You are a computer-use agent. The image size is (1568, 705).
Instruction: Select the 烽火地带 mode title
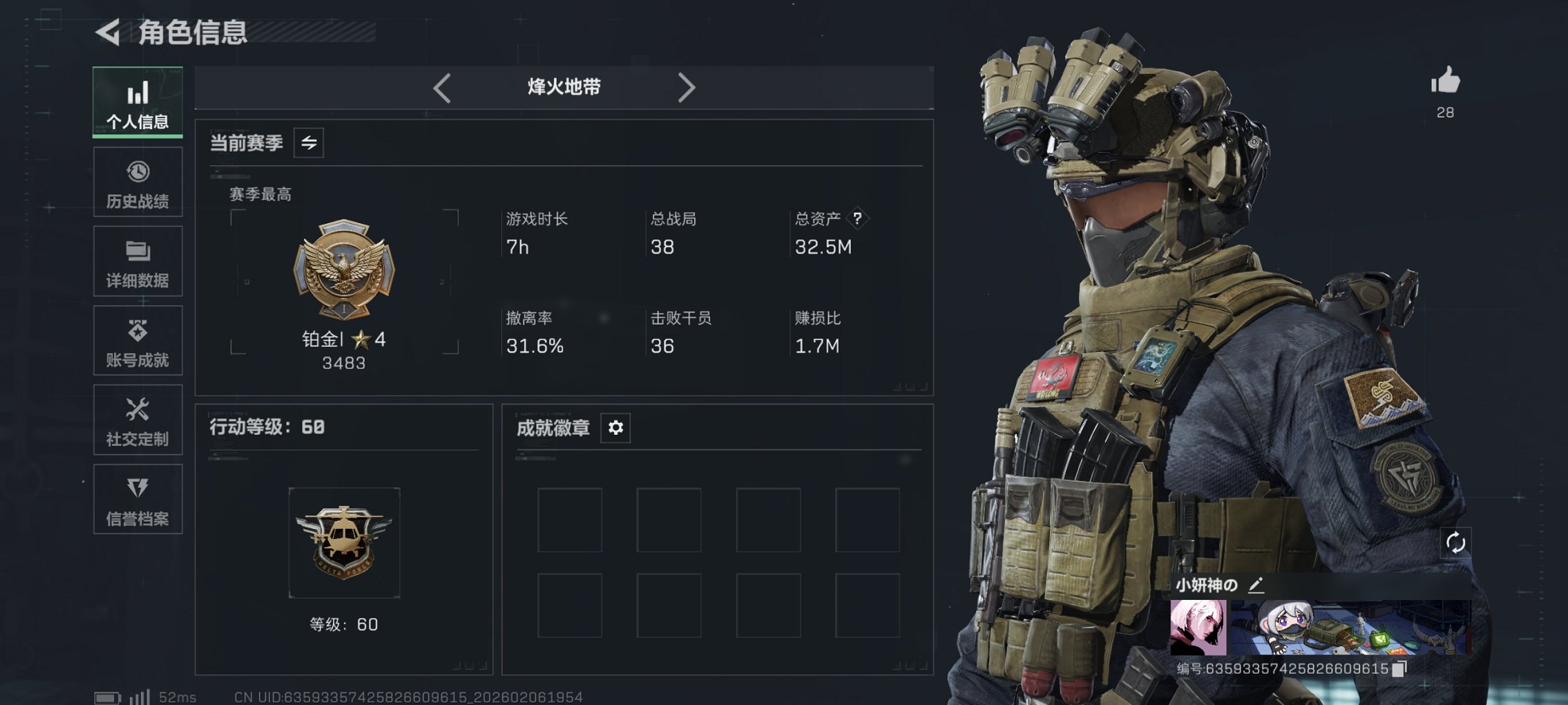pyautogui.click(x=564, y=87)
